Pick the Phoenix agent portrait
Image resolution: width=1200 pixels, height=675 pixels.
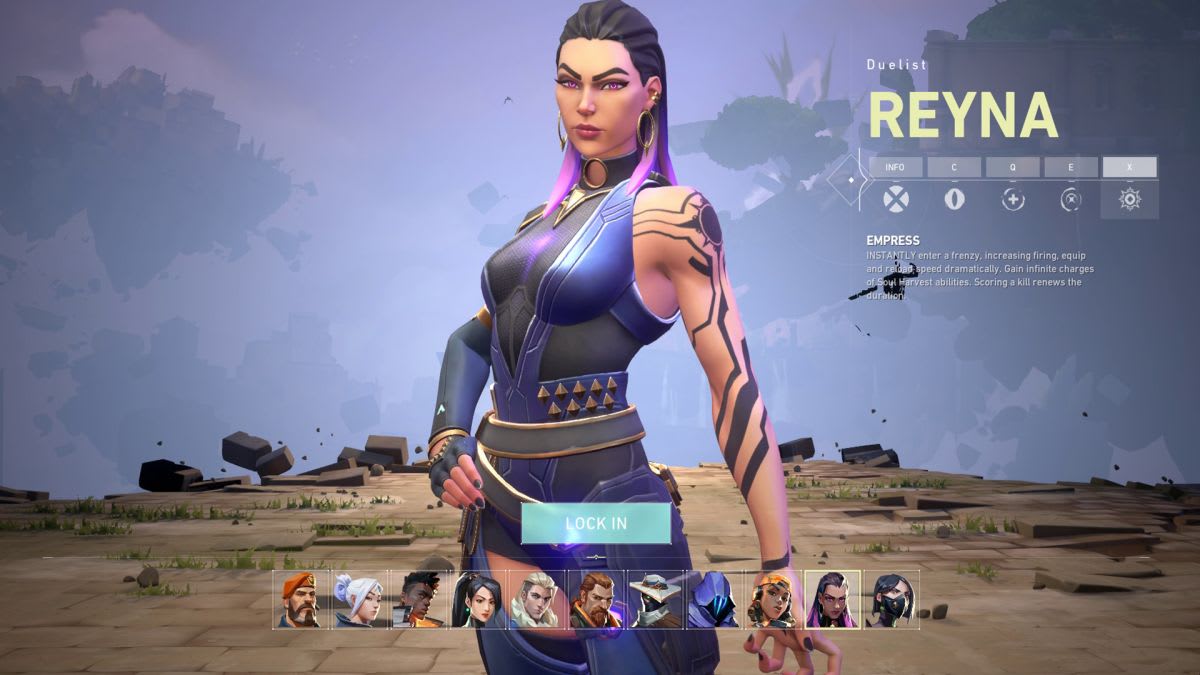pyautogui.click(x=416, y=600)
